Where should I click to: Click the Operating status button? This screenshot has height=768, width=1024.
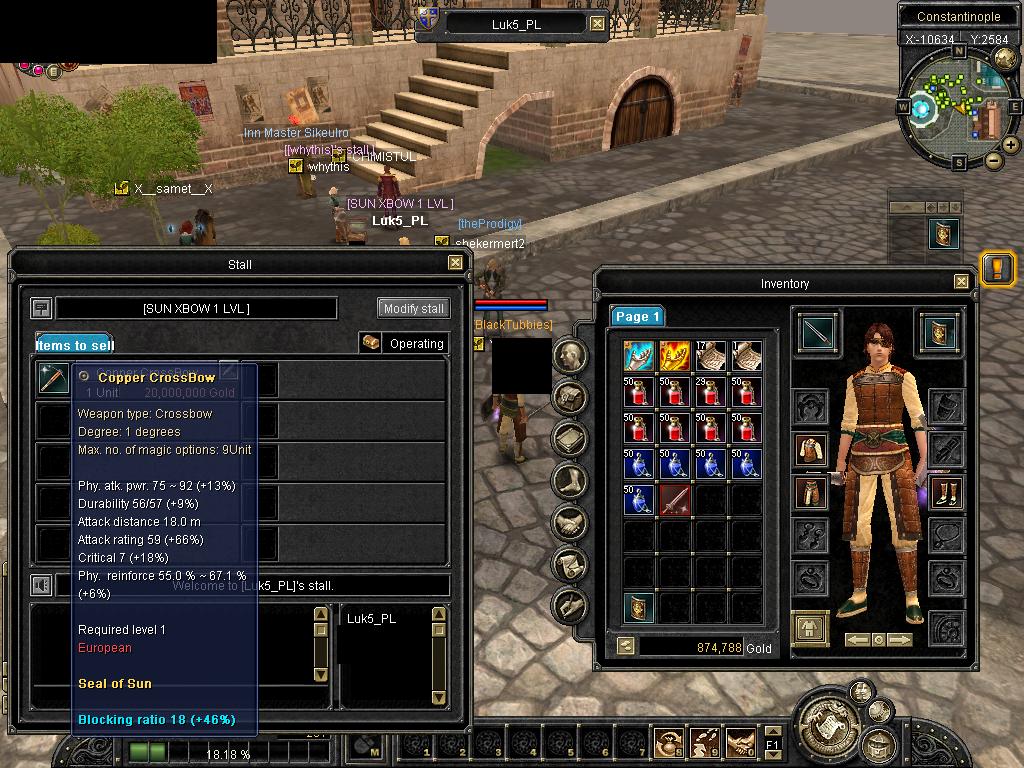tap(404, 343)
